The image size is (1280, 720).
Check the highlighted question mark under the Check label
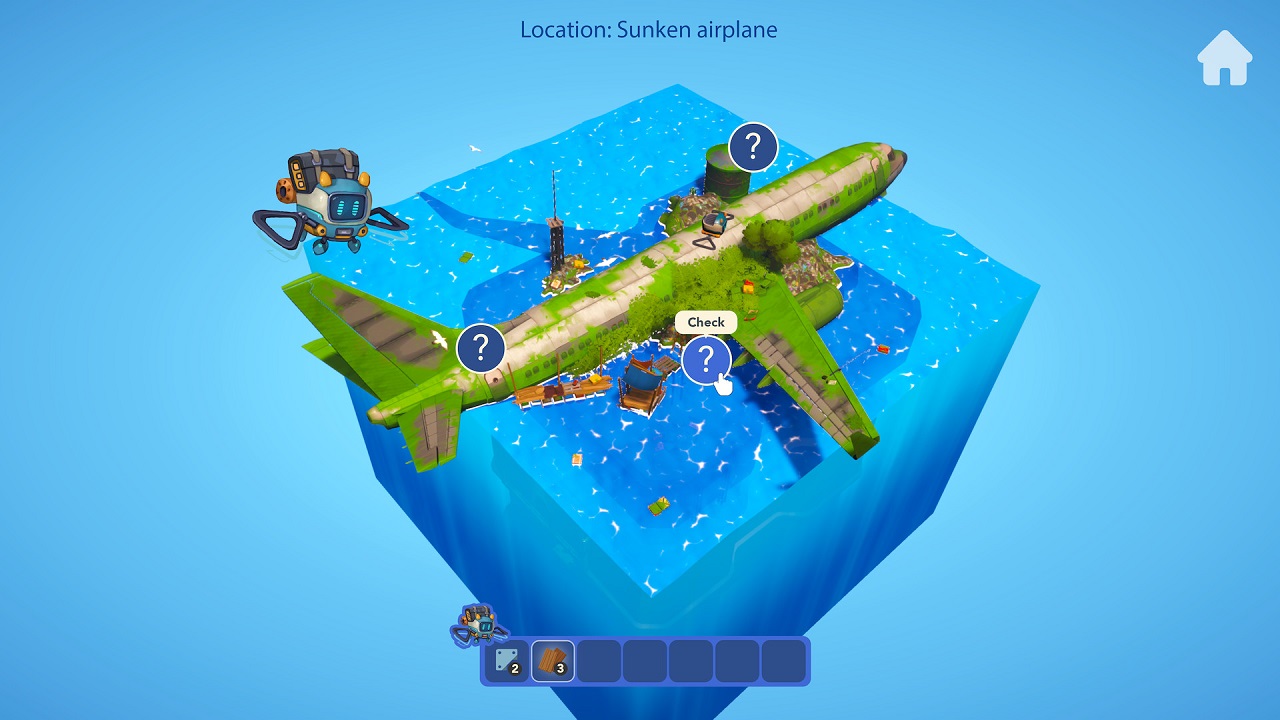click(706, 359)
